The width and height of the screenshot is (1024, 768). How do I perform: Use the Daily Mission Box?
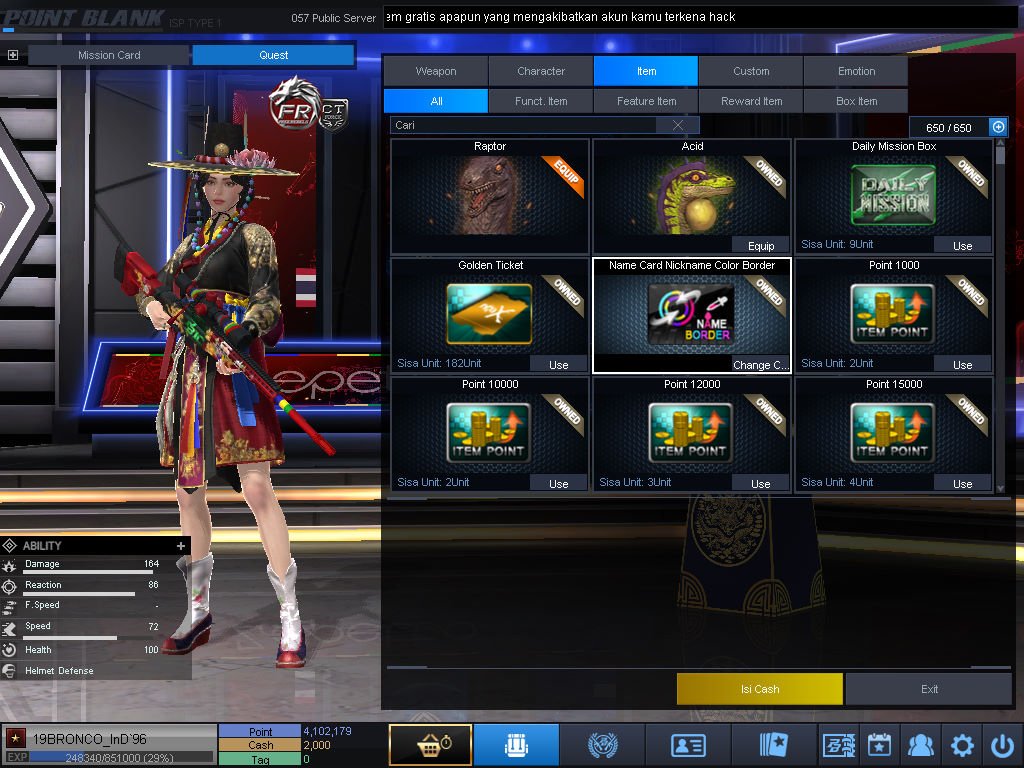pyautogui.click(x=962, y=245)
